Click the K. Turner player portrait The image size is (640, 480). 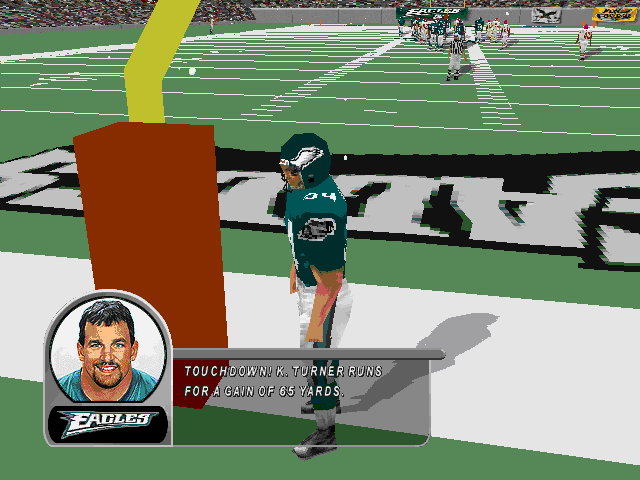coord(107,350)
